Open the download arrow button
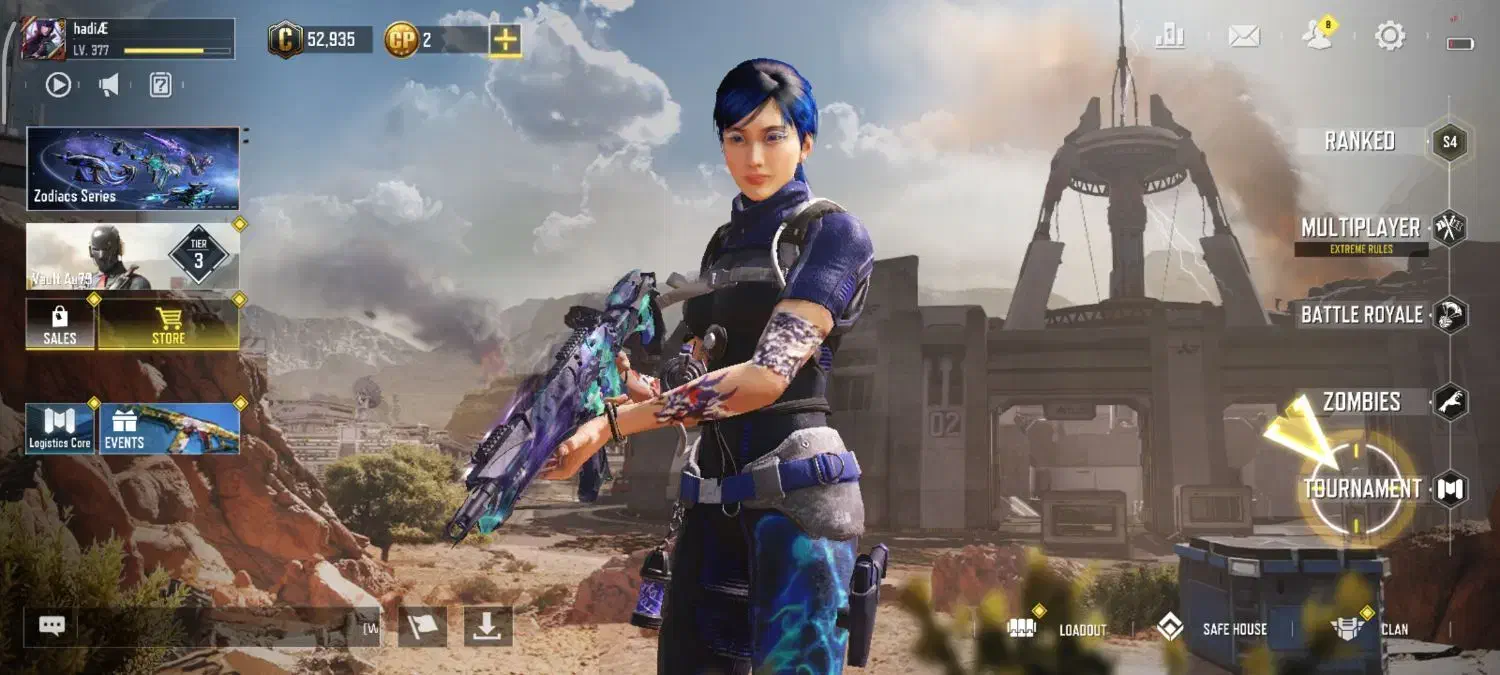Image resolution: width=1500 pixels, height=675 pixels. click(488, 627)
